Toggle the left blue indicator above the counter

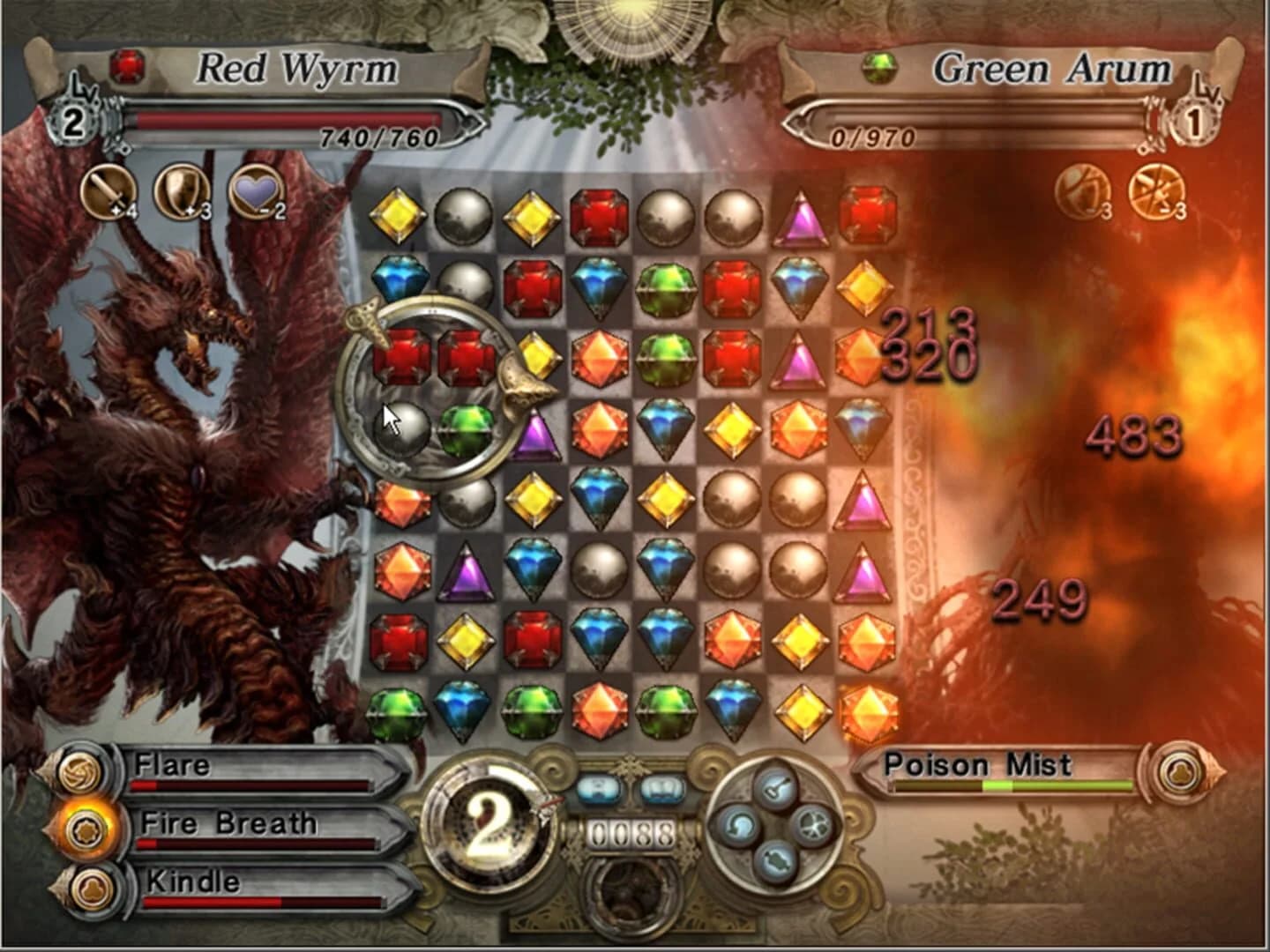coord(599,790)
